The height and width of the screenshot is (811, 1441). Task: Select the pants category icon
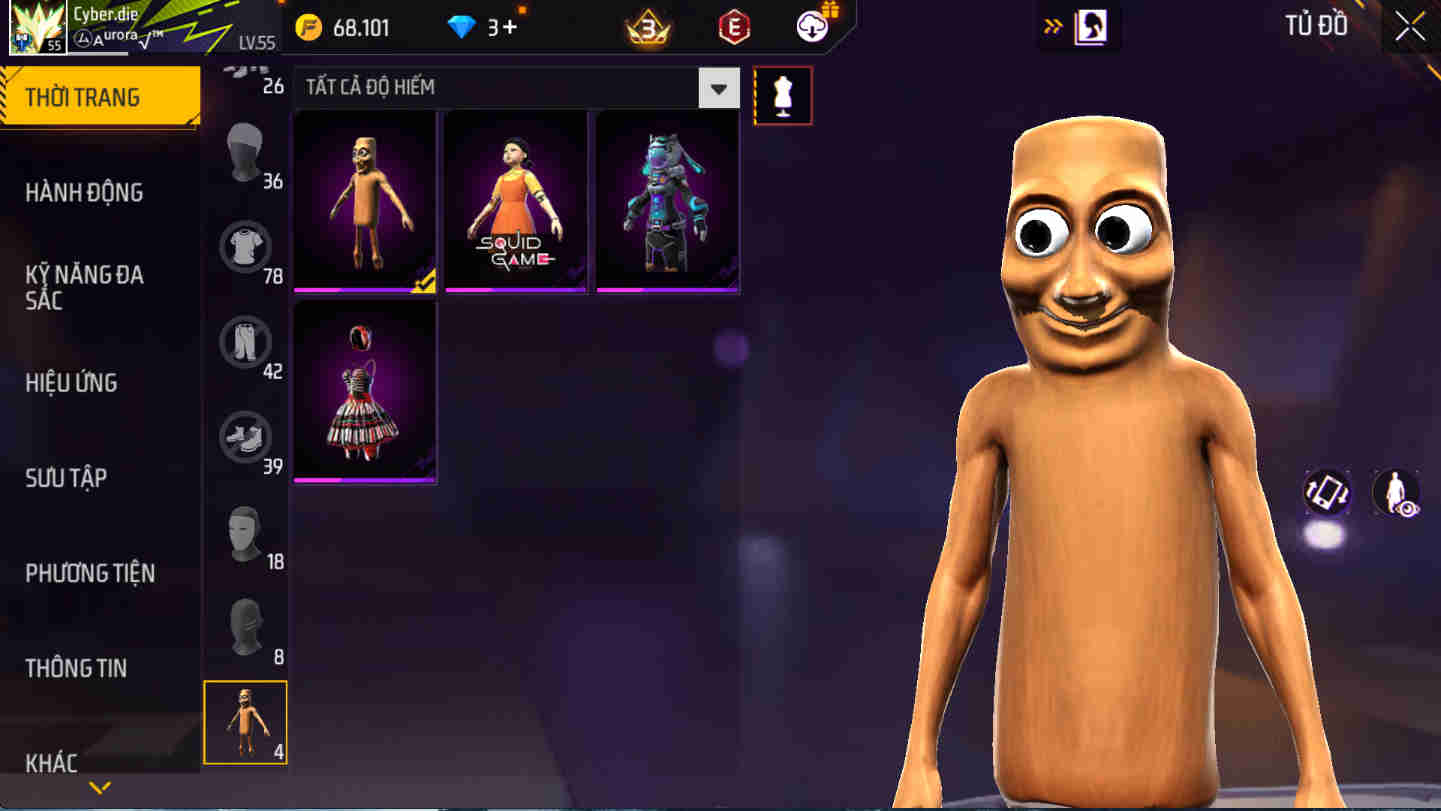pos(246,341)
